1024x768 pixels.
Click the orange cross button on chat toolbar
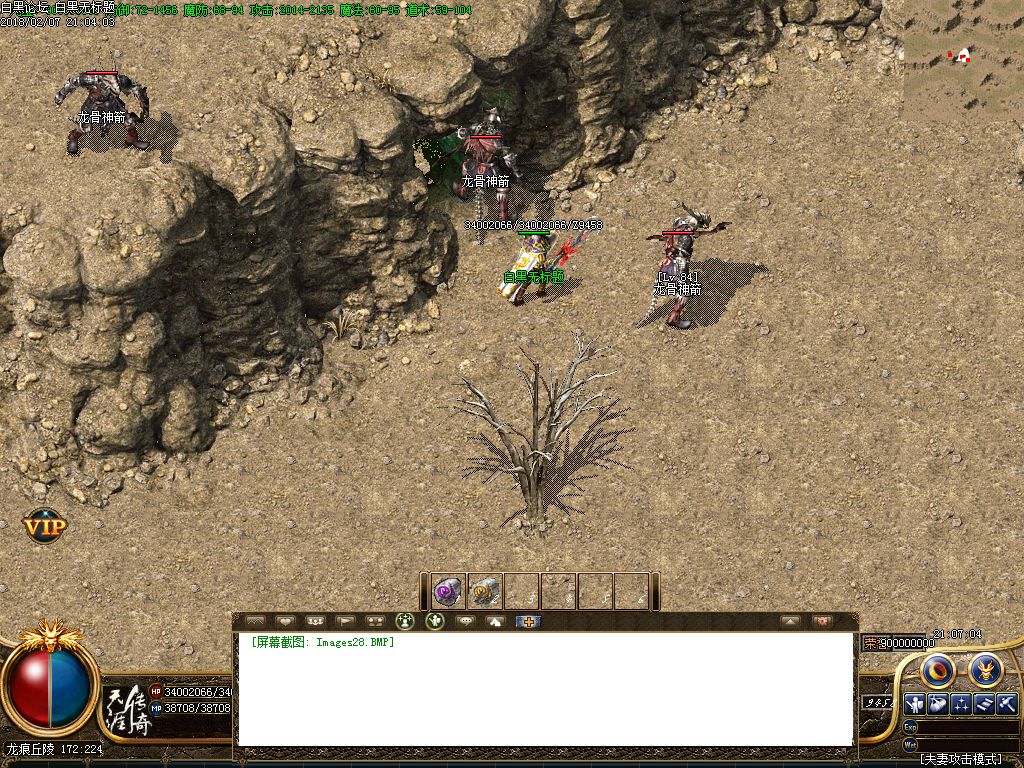[527, 621]
